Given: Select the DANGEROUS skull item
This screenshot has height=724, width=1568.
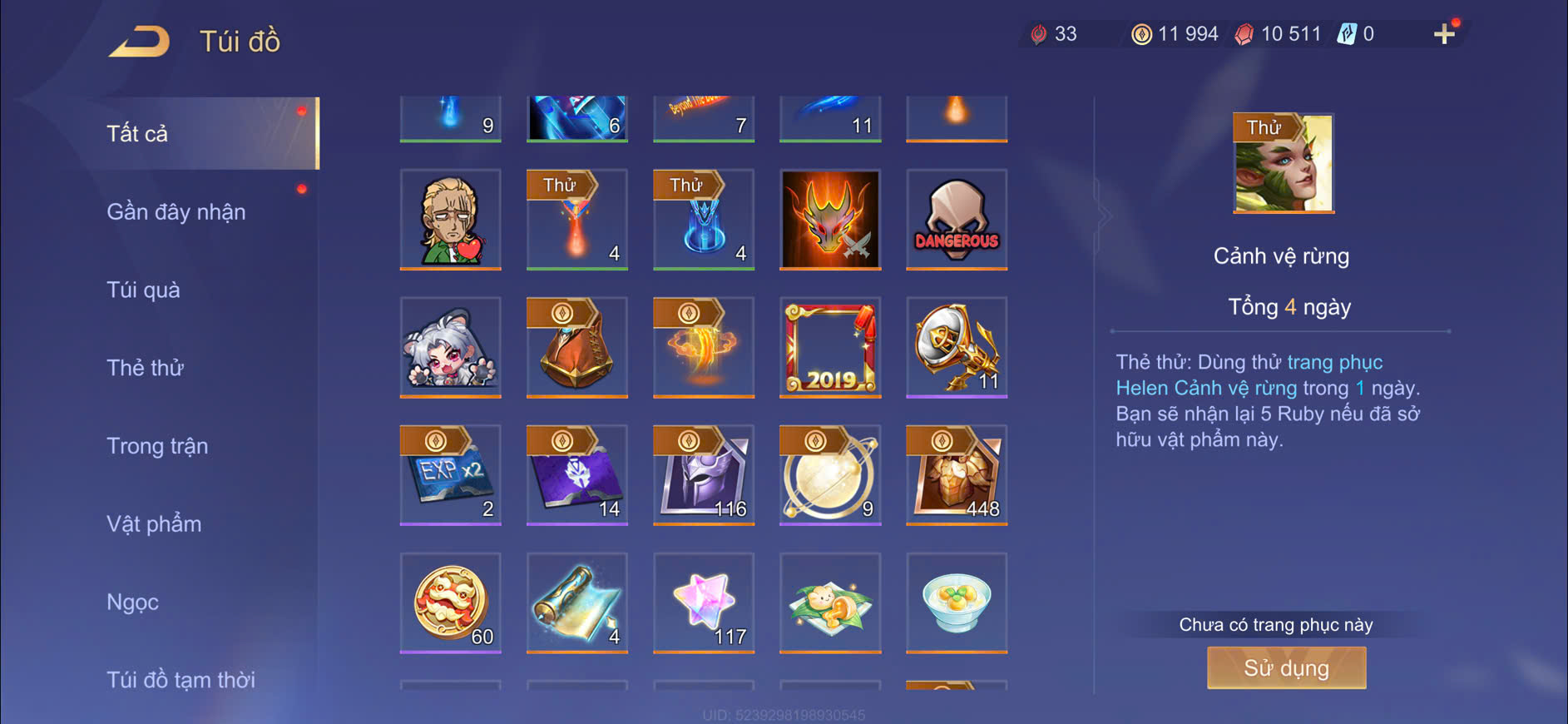Looking at the screenshot, I should (x=957, y=220).
